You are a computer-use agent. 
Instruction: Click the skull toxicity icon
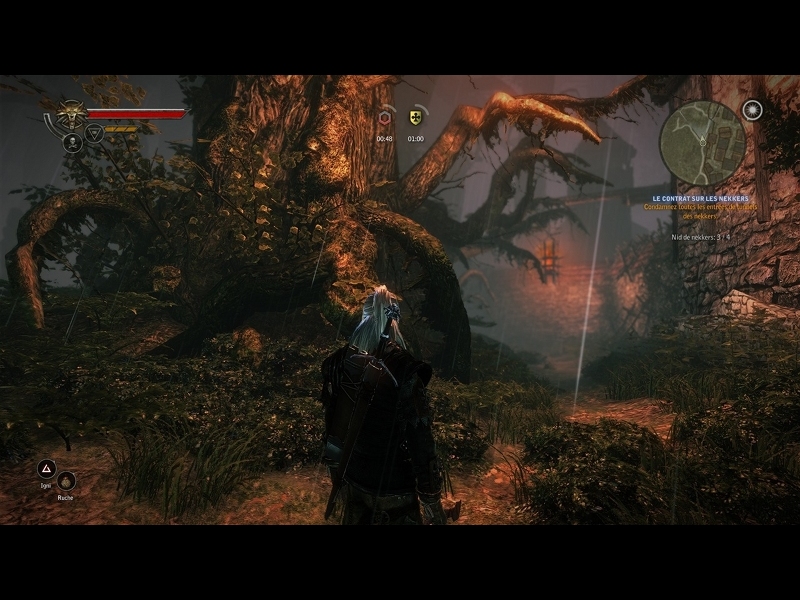[72, 143]
